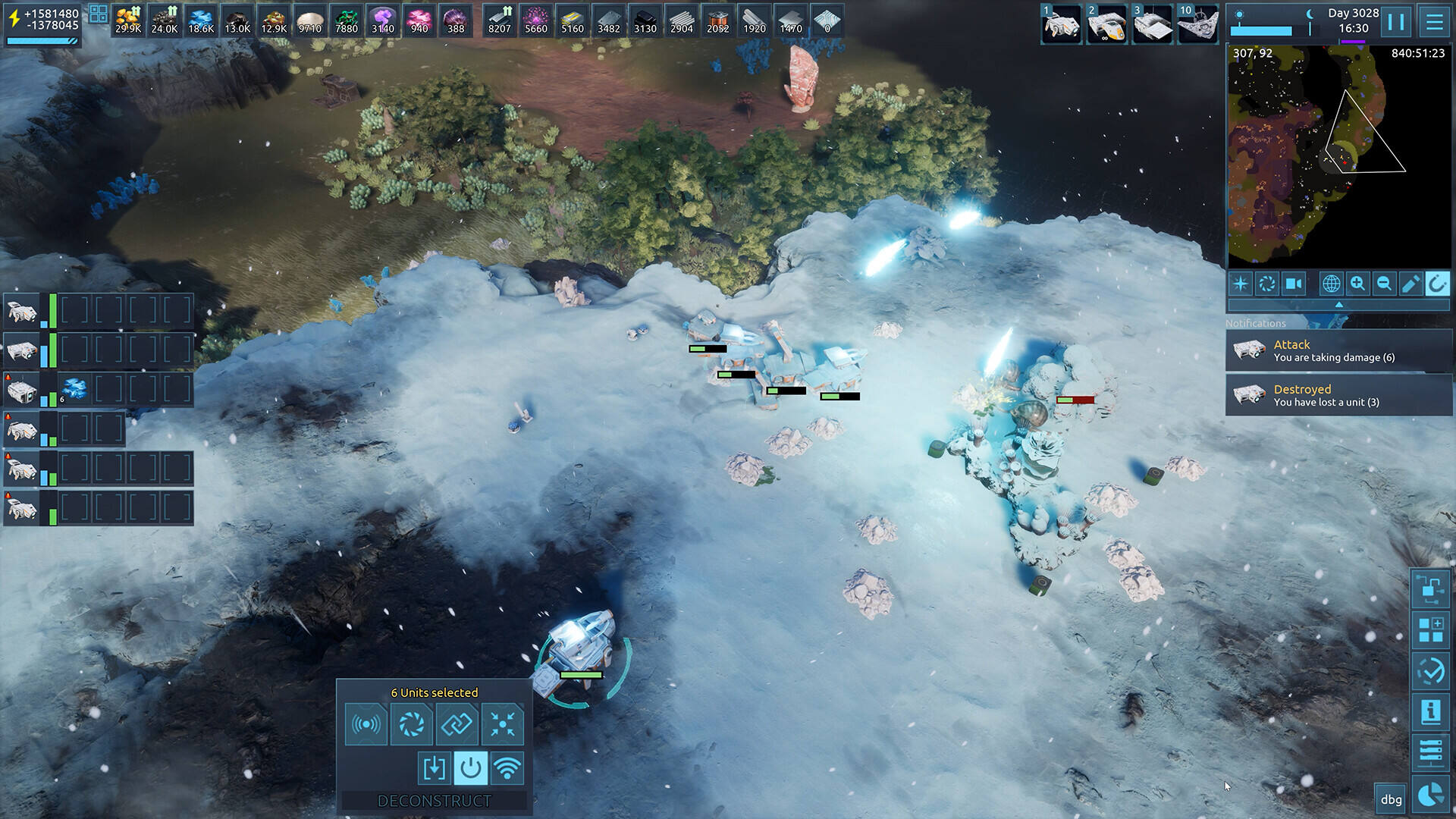Toggle the globe map view button
The height and width of the screenshot is (819, 1456).
1331,284
